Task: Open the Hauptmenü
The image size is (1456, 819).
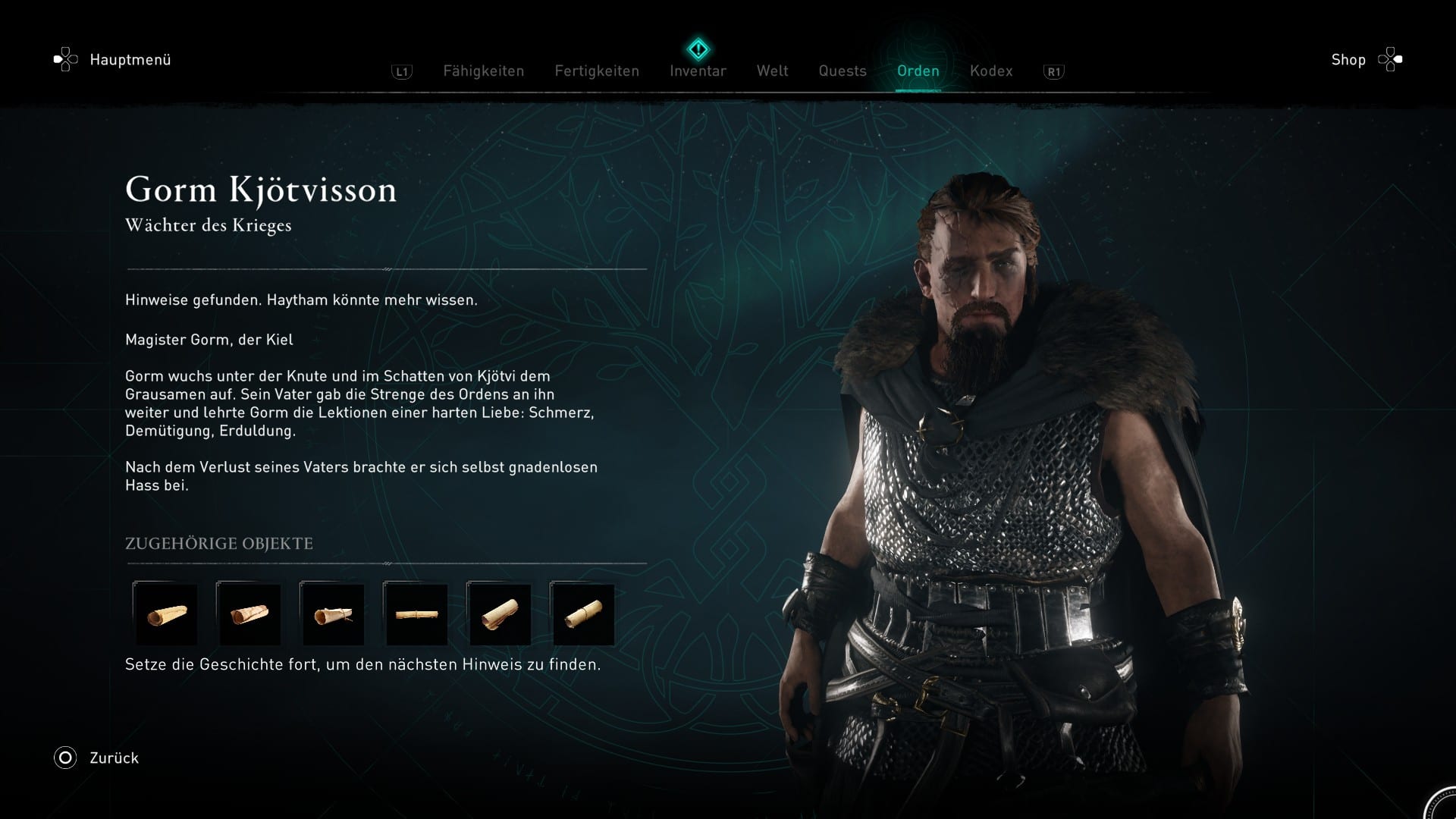Action: [x=114, y=60]
